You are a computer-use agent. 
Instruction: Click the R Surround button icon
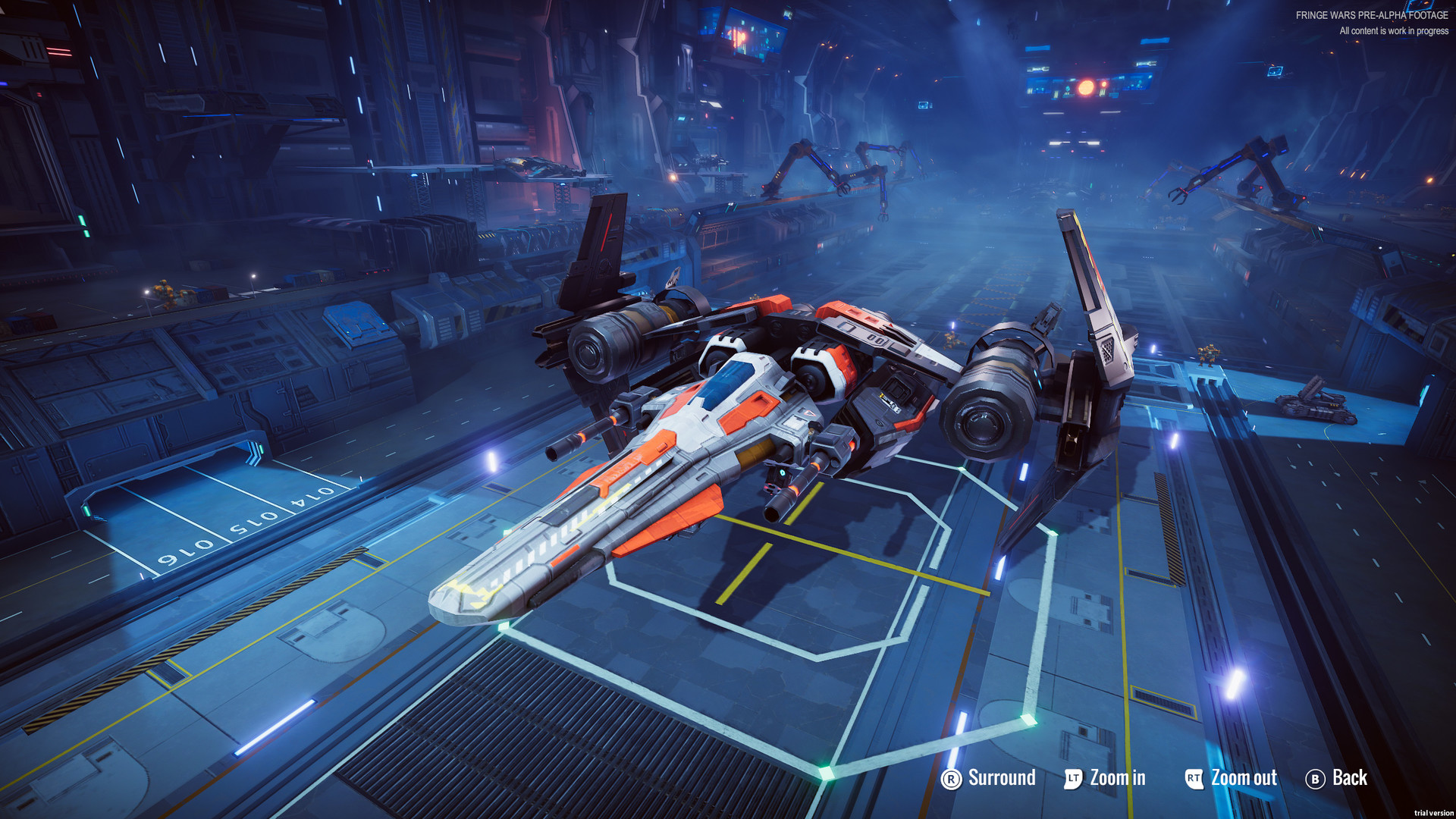tap(950, 778)
